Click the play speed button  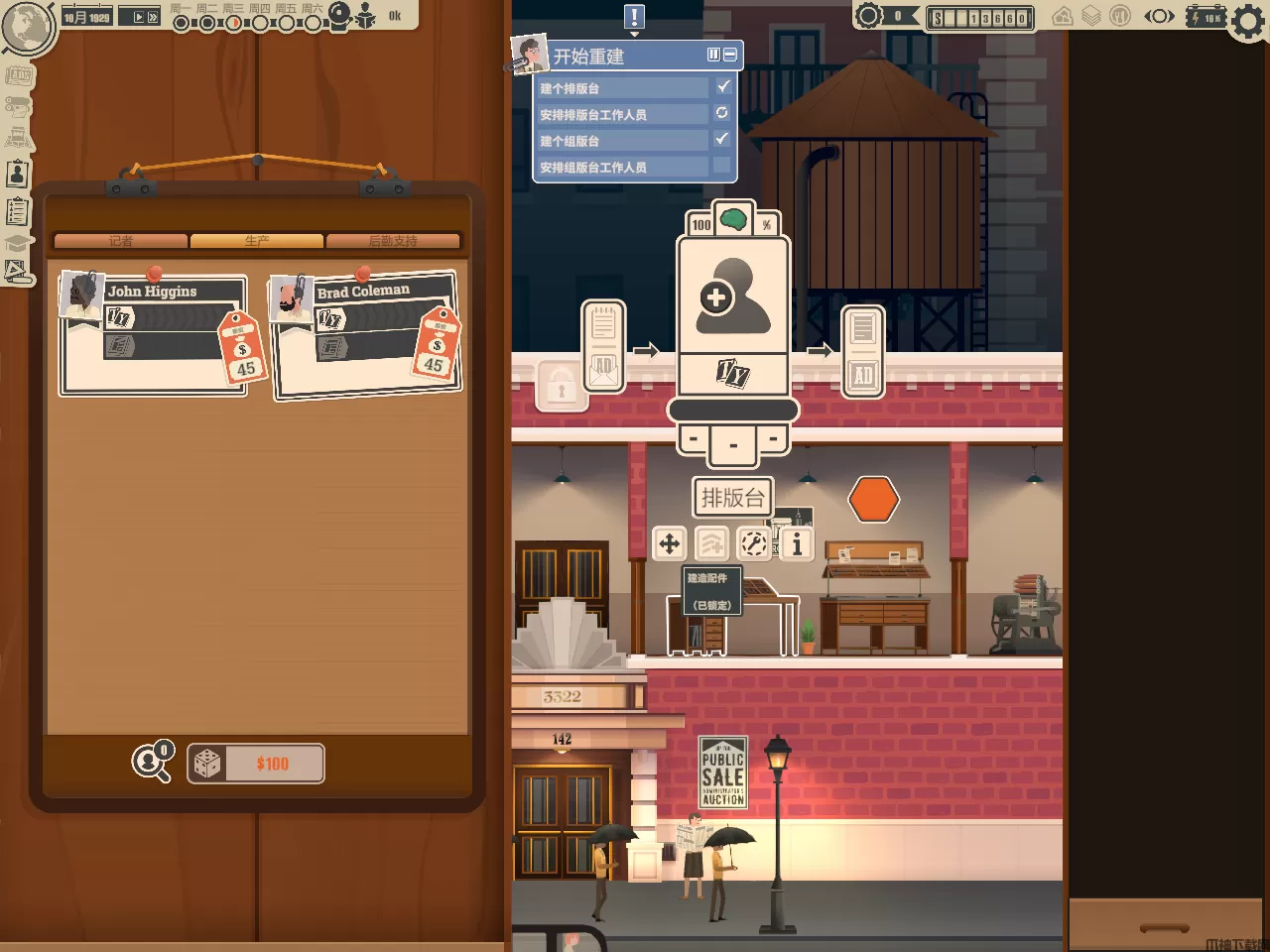click(139, 17)
